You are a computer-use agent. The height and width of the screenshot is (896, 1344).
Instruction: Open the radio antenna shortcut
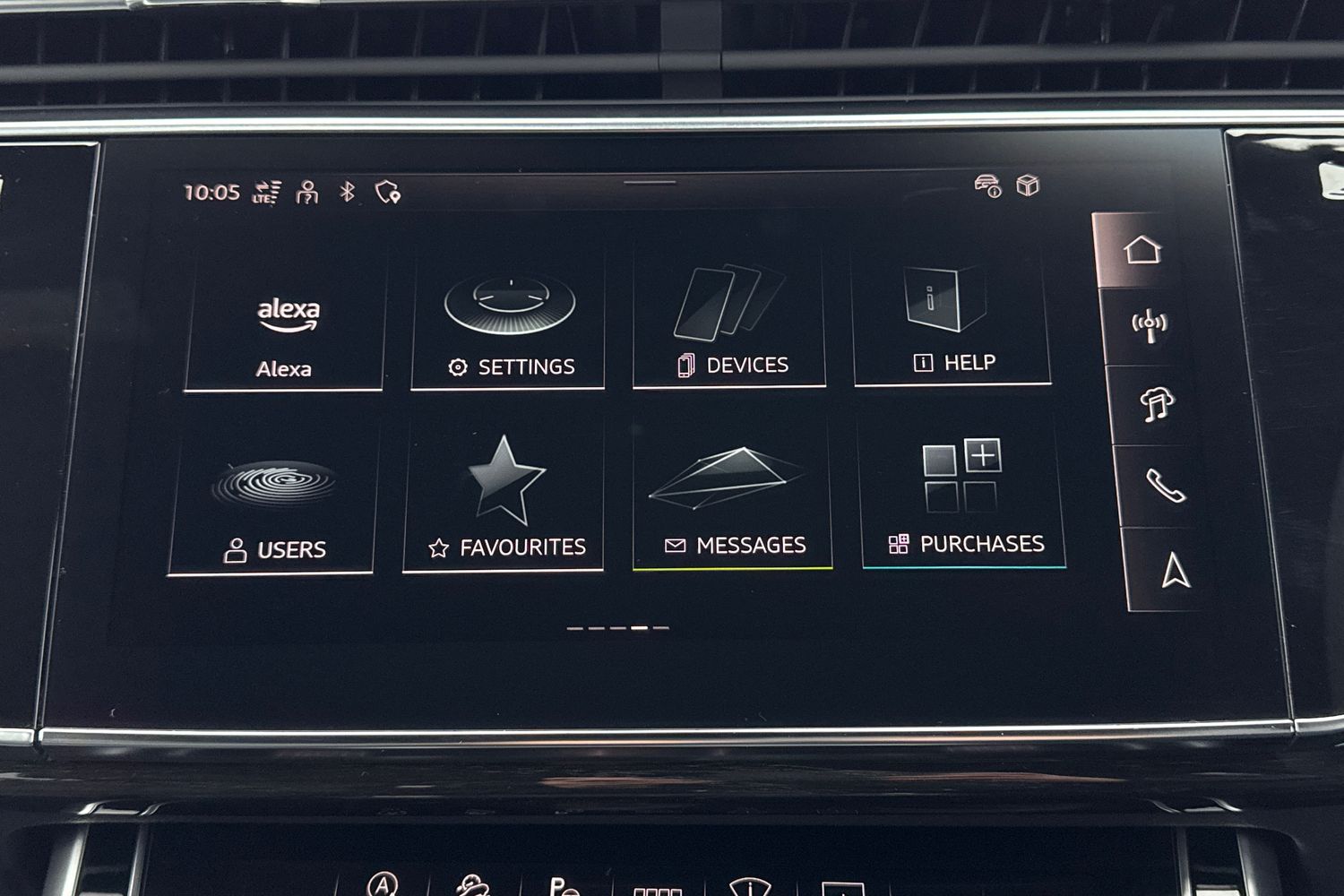tap(1150, 326)
